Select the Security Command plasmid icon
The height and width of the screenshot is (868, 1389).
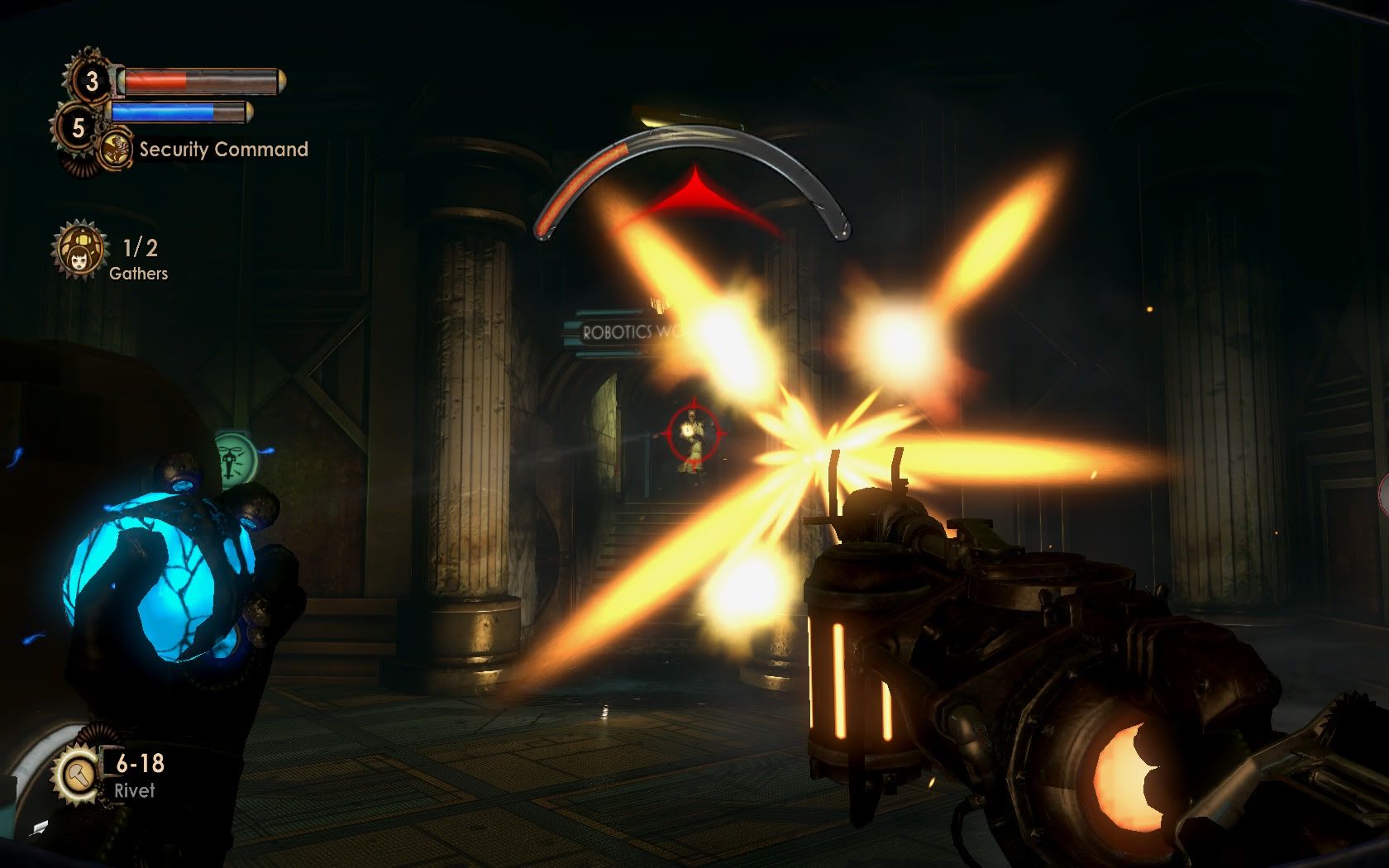(117, 150)
